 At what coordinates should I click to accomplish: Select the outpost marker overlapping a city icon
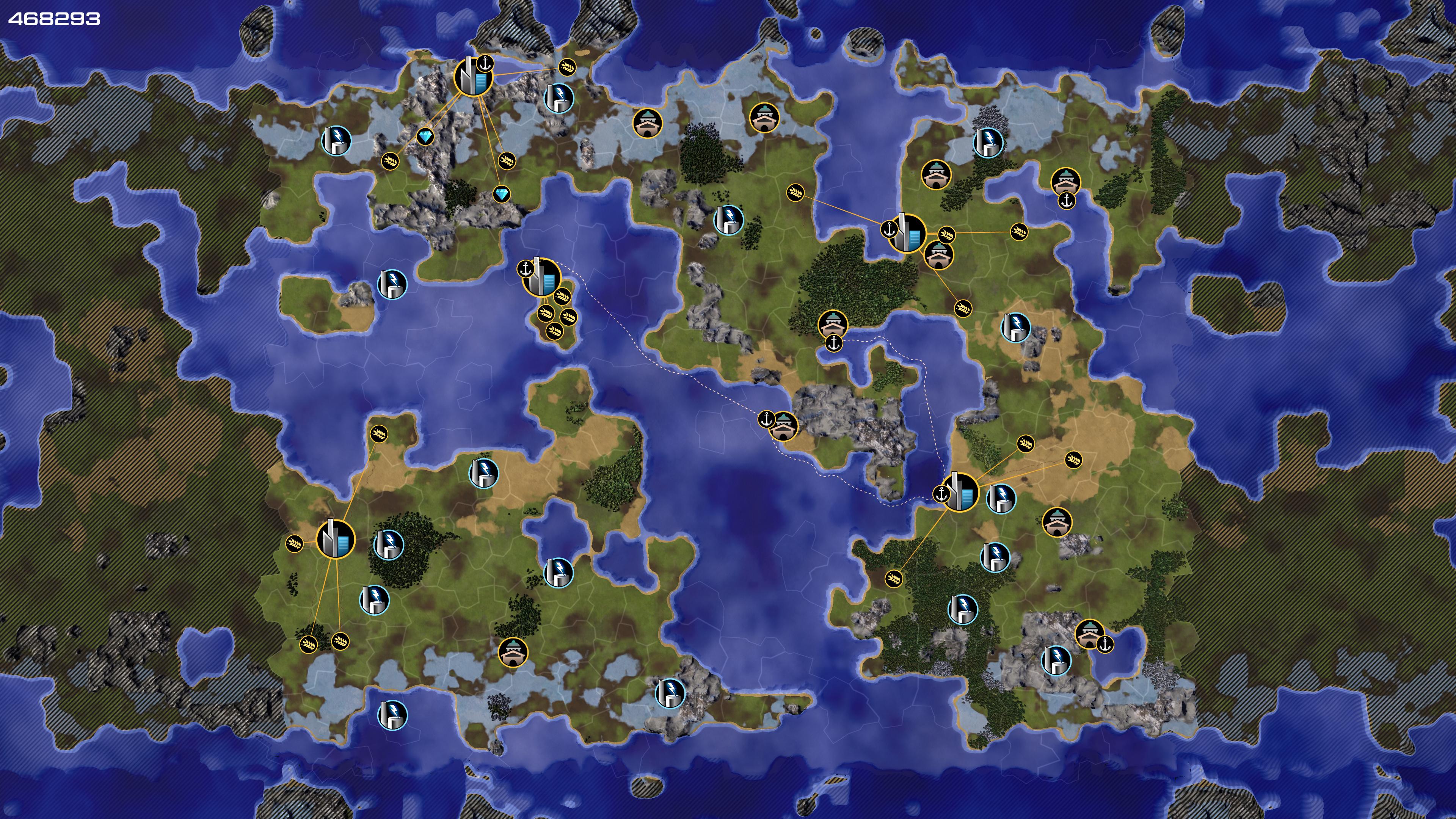click(938, 254)
